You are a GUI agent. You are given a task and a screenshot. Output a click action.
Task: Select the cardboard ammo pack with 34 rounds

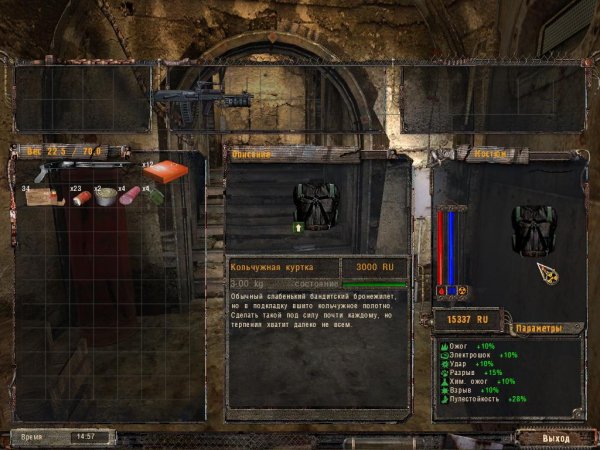[x=43, y=196]
